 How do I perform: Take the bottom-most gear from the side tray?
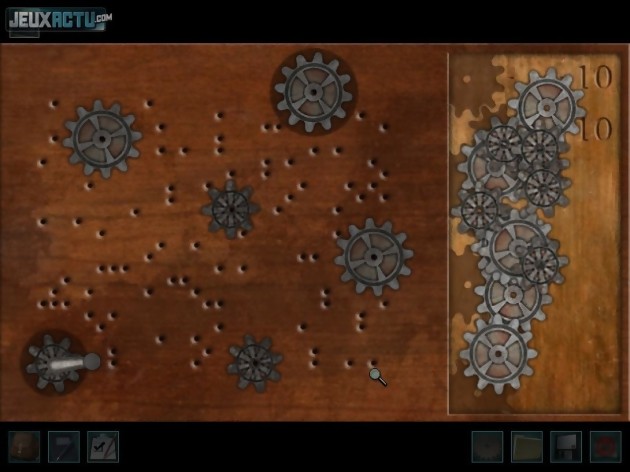tap(498, 354)
